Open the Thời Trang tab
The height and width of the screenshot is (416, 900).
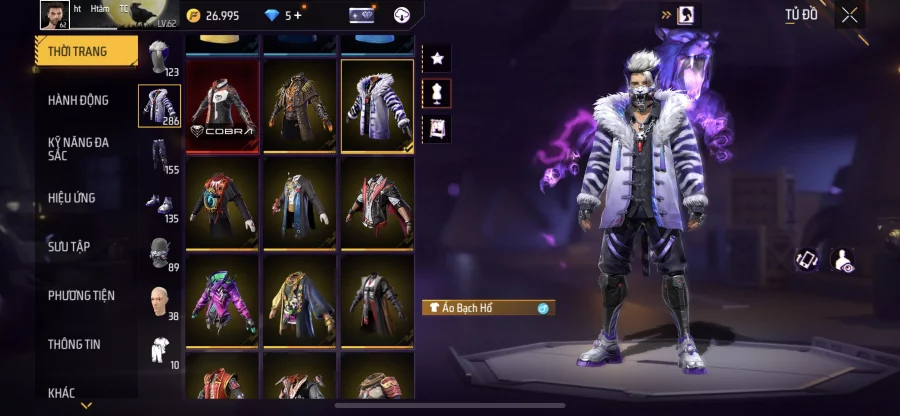84,51
